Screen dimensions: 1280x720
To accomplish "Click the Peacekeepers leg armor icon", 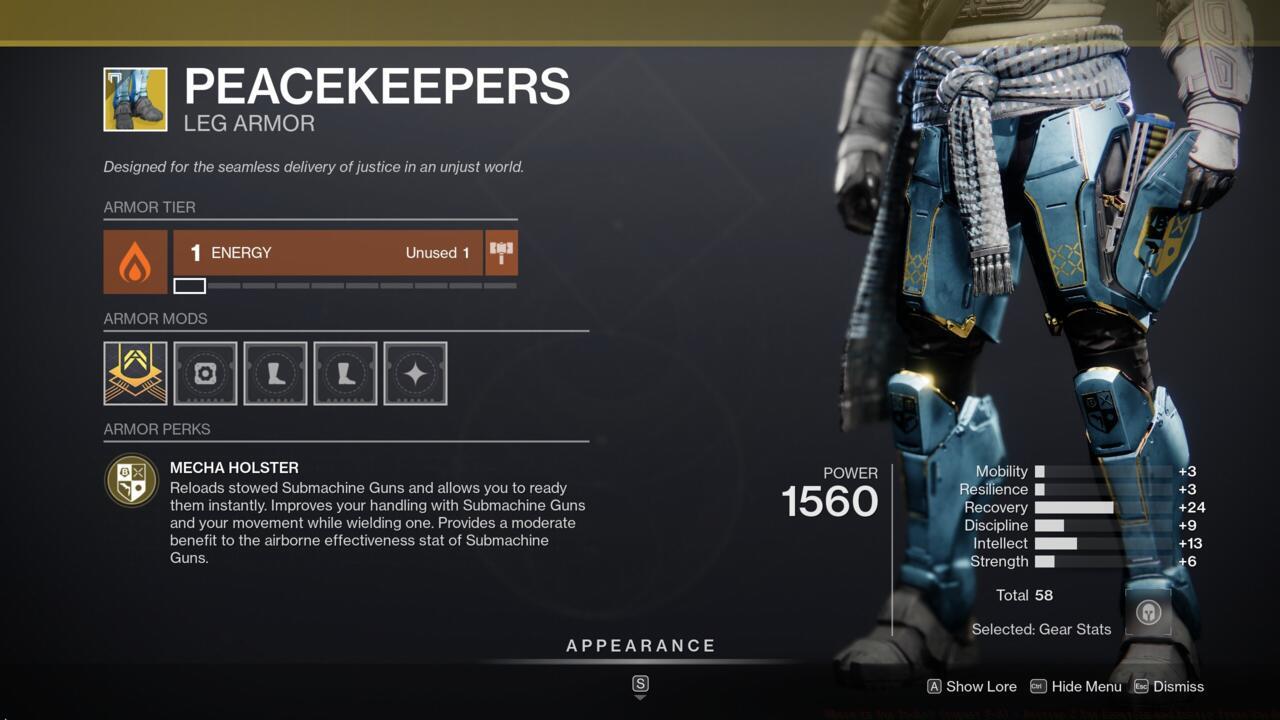I will (x=134, y=98).
